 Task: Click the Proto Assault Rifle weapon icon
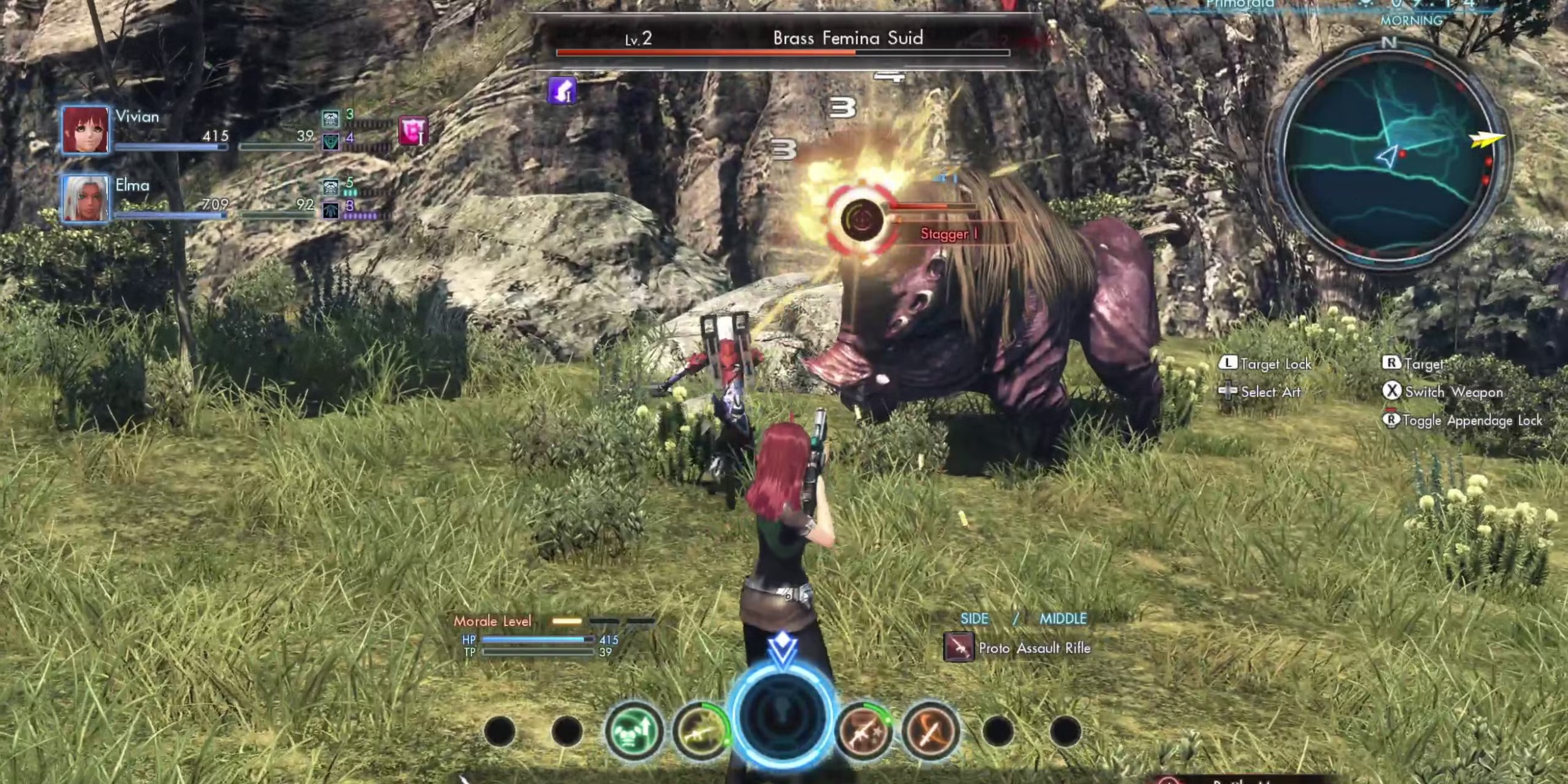[x=958, y=648]
